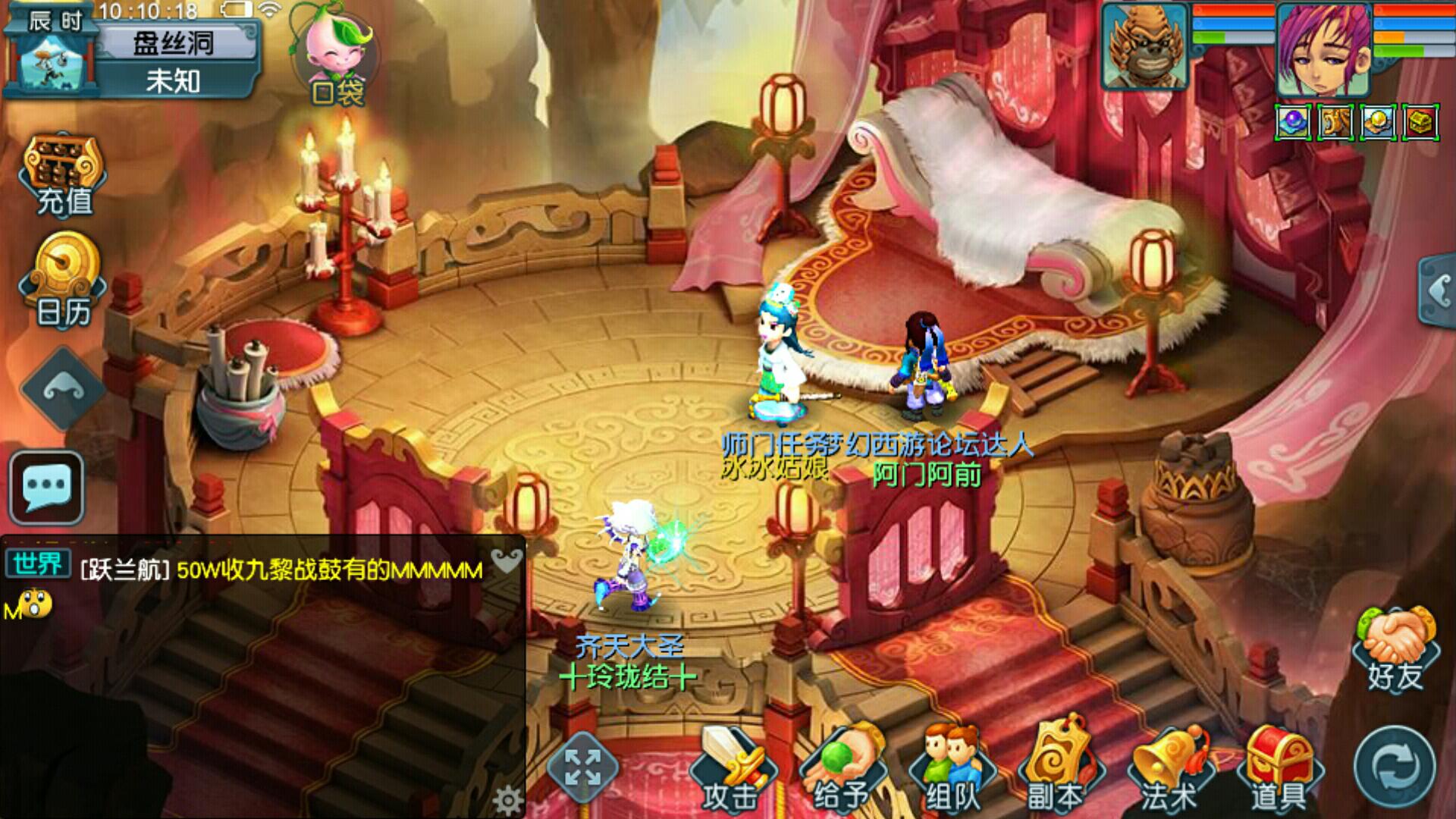Open chat settings gear icon
The width and height of the screenshot is (1456, 819).
[507, 800]
